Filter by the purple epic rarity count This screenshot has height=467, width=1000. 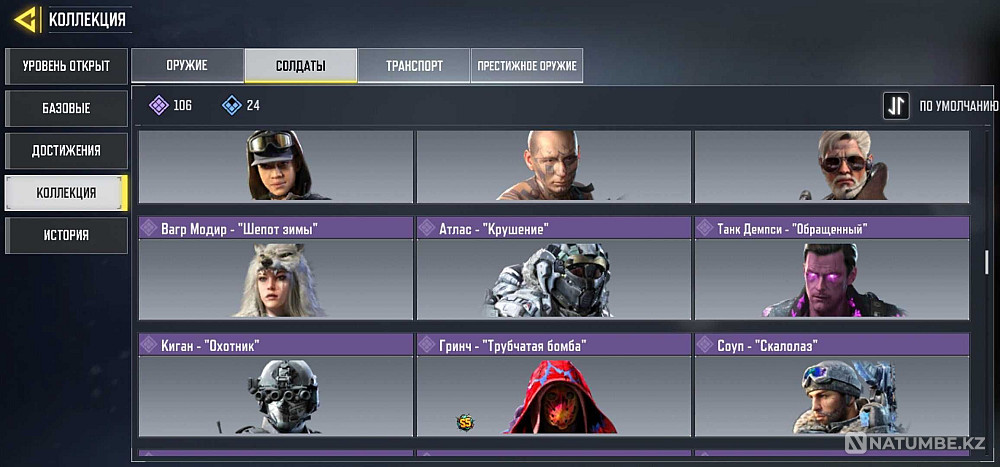pyautogui.click(x=171, y=105)
